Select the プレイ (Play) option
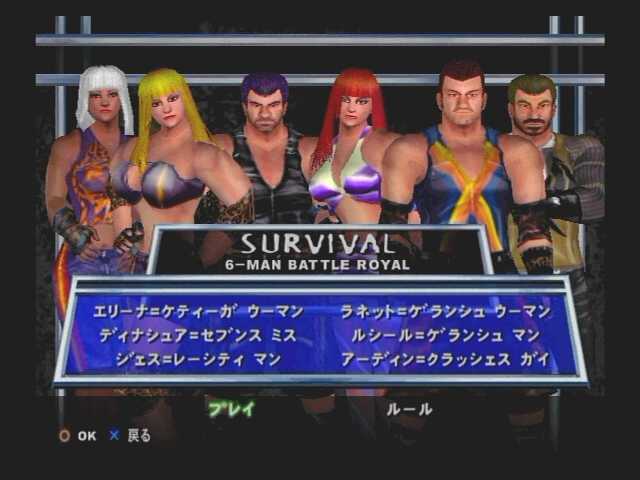Image resolution: width=640 pixels, height=480 pixels. (231, 408)
